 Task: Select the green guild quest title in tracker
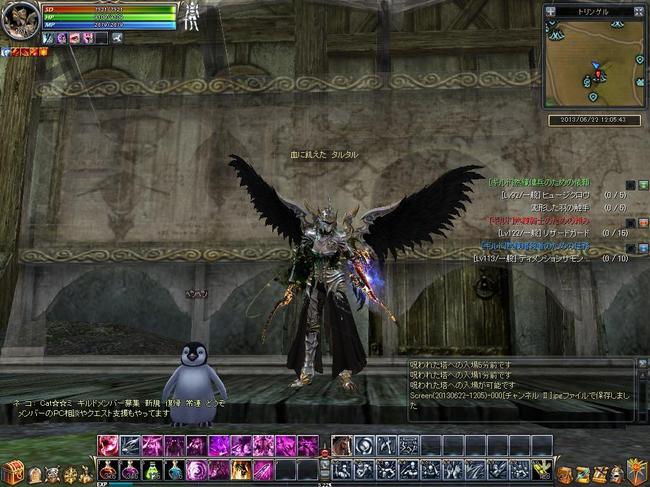click(x=538, y=183)
